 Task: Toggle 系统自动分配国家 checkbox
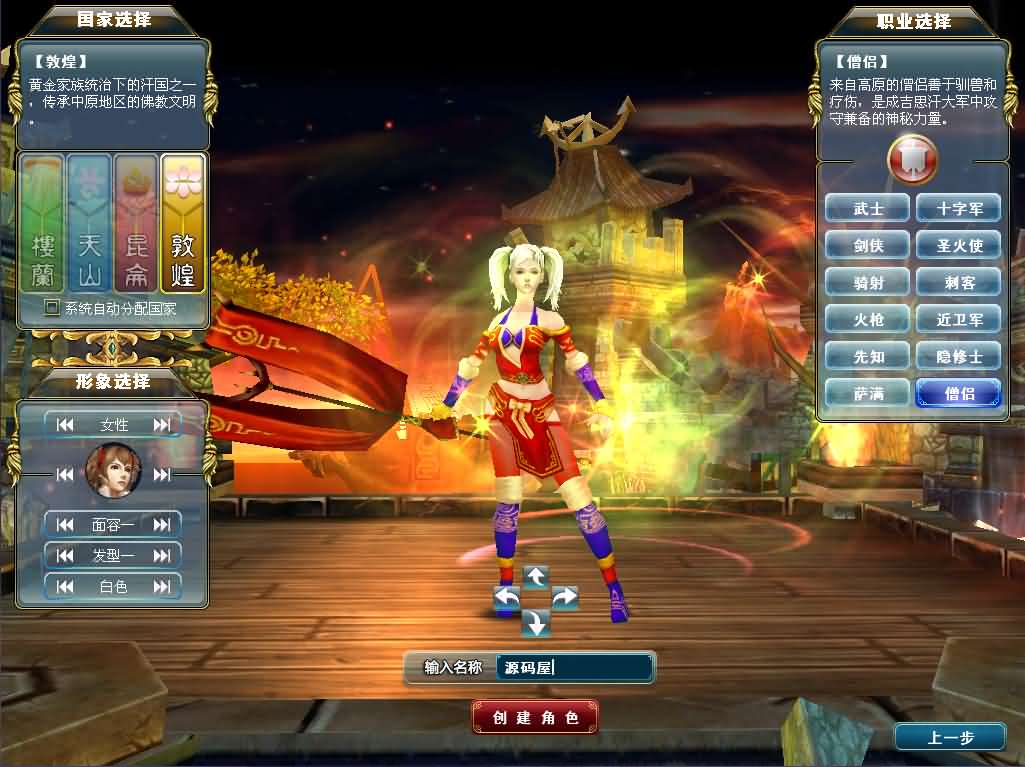[x=52, y=308]
